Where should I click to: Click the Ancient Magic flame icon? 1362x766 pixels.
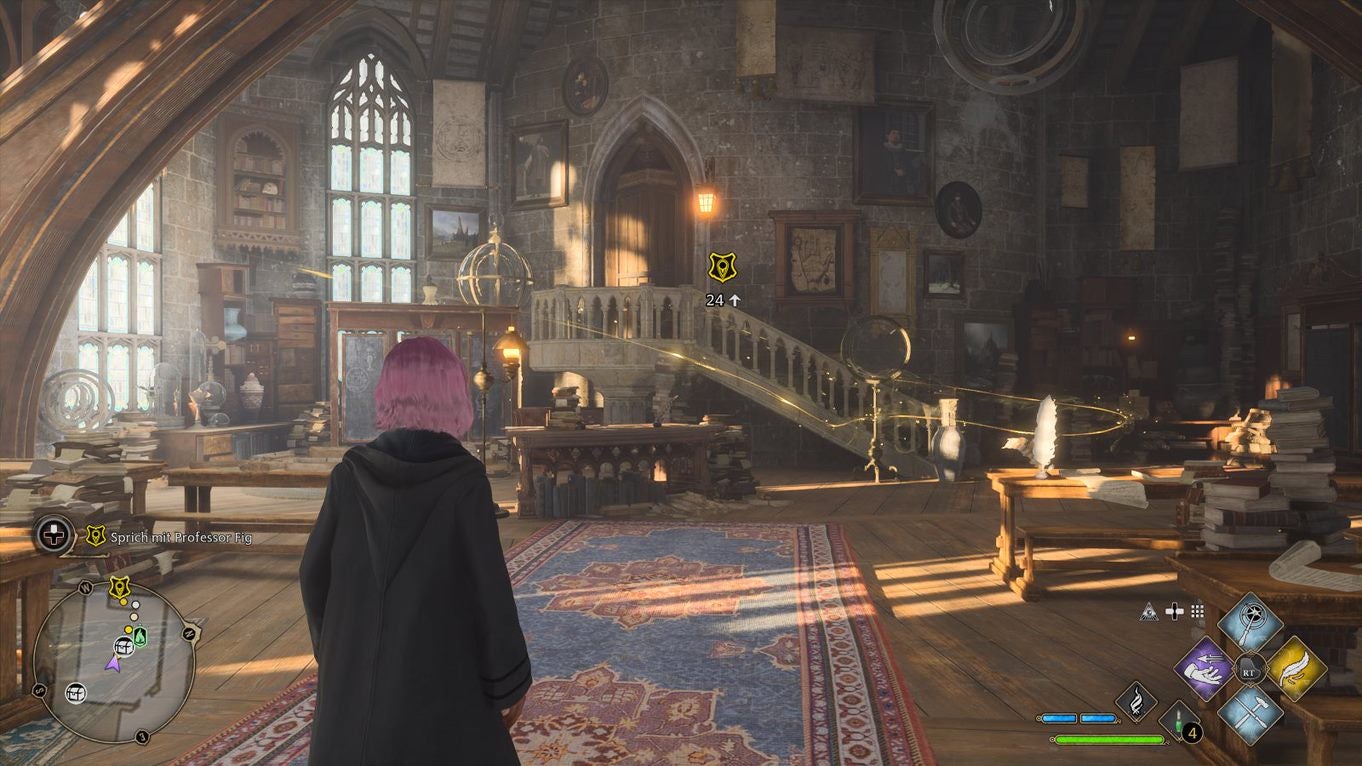tap(1135, 704)
